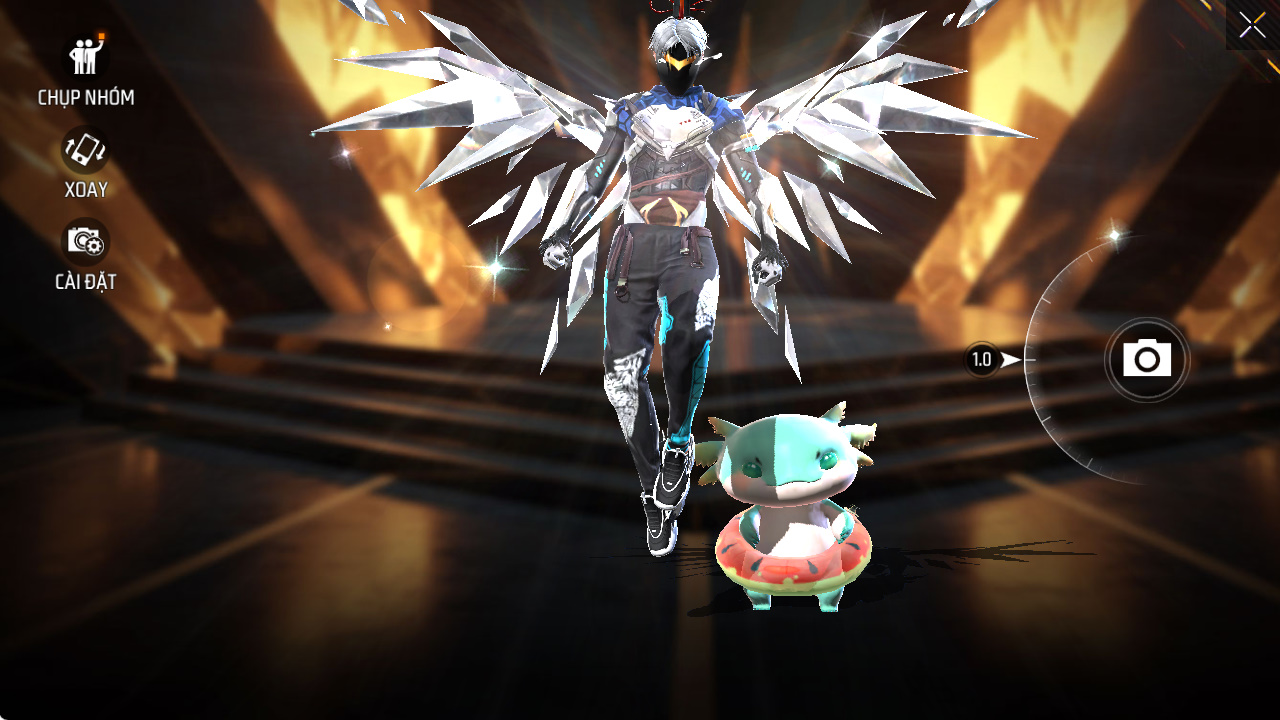Click the CÀI ĐẶT text label
Image resolution: width=1280 pixels, height=720 pixels.
(x=85, y=281)
